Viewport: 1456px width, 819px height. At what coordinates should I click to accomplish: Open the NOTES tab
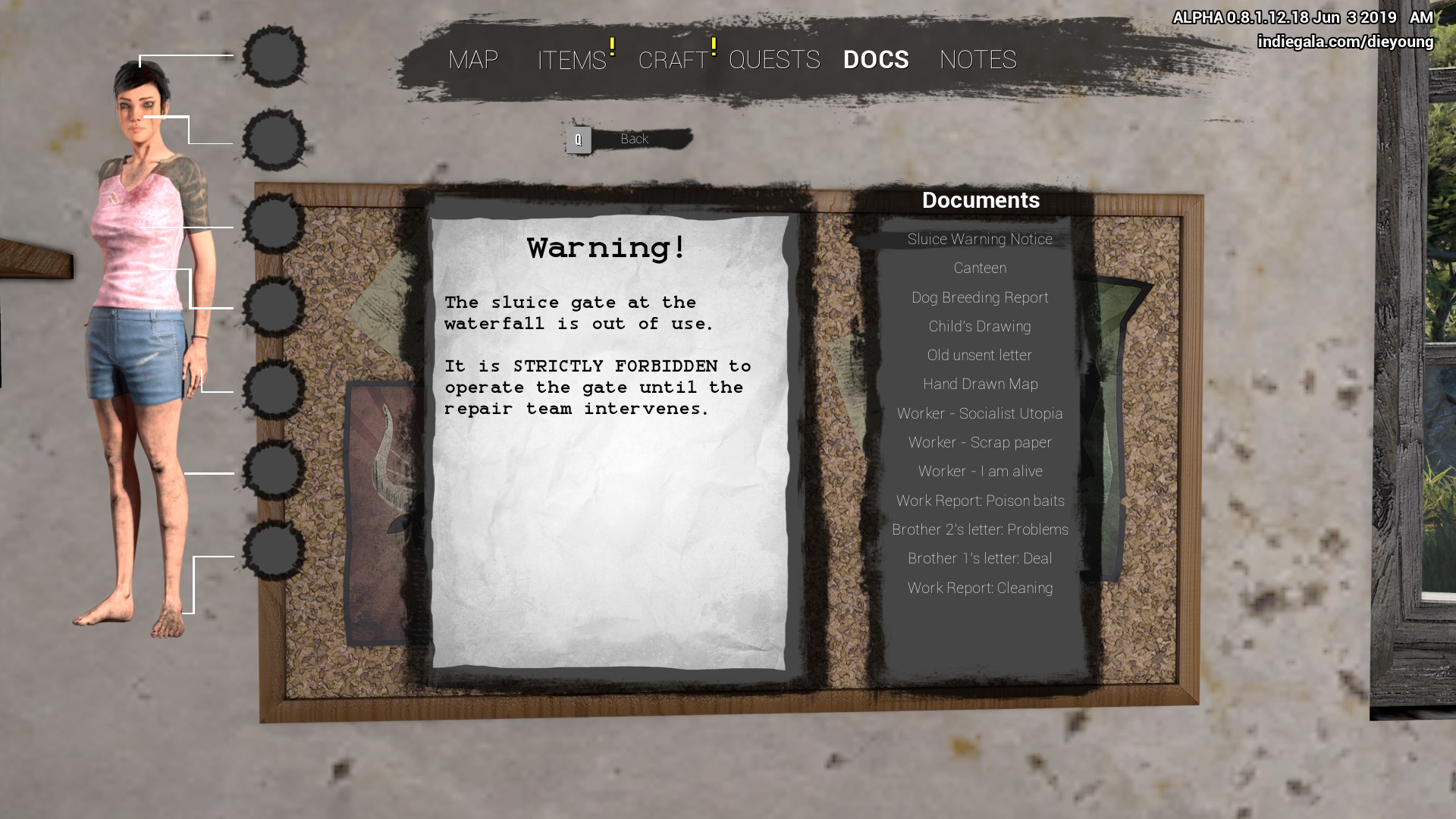click(x=977, y=60)
